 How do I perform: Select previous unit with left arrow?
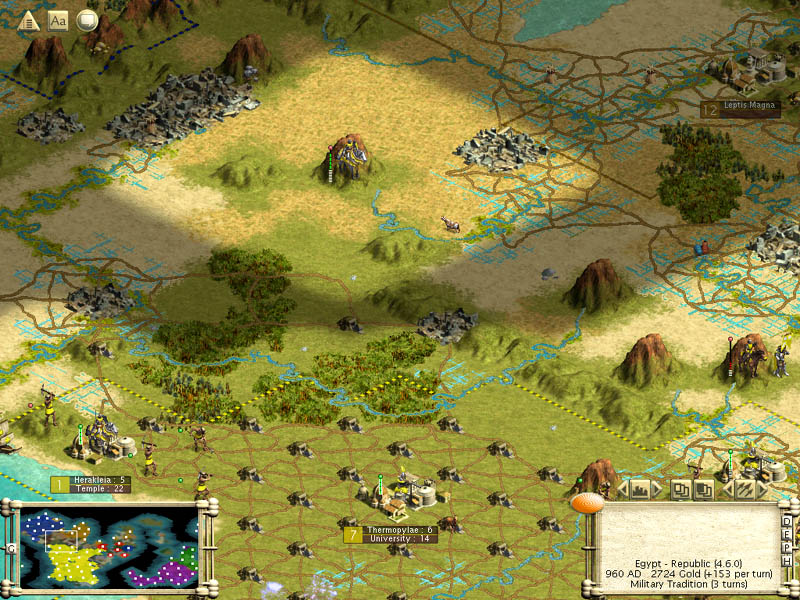click(729, 490)
